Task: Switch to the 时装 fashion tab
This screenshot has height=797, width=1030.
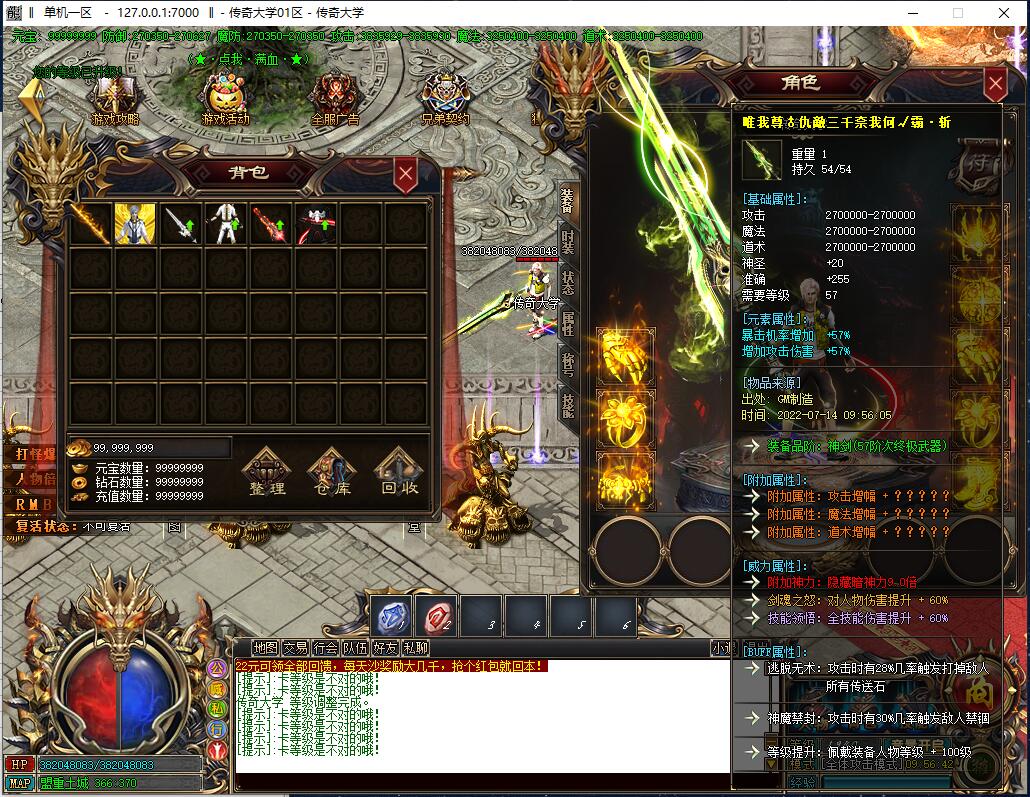Action: 568,241
